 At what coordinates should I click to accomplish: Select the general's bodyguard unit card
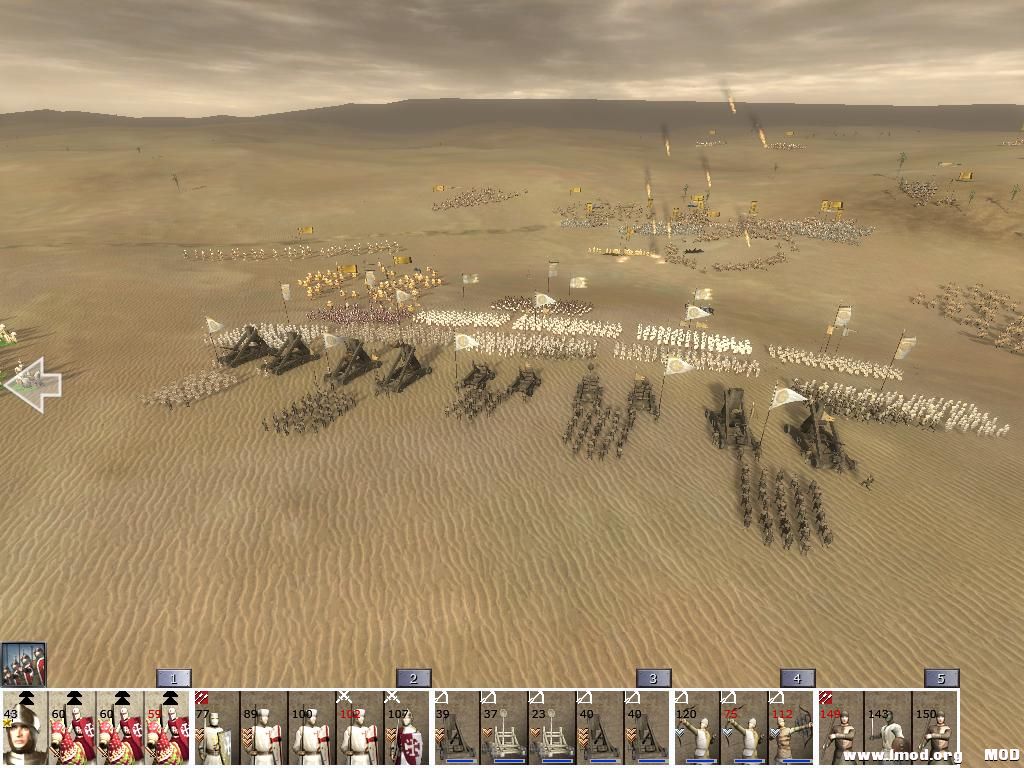pyautogui.click(x=25, y=728)
